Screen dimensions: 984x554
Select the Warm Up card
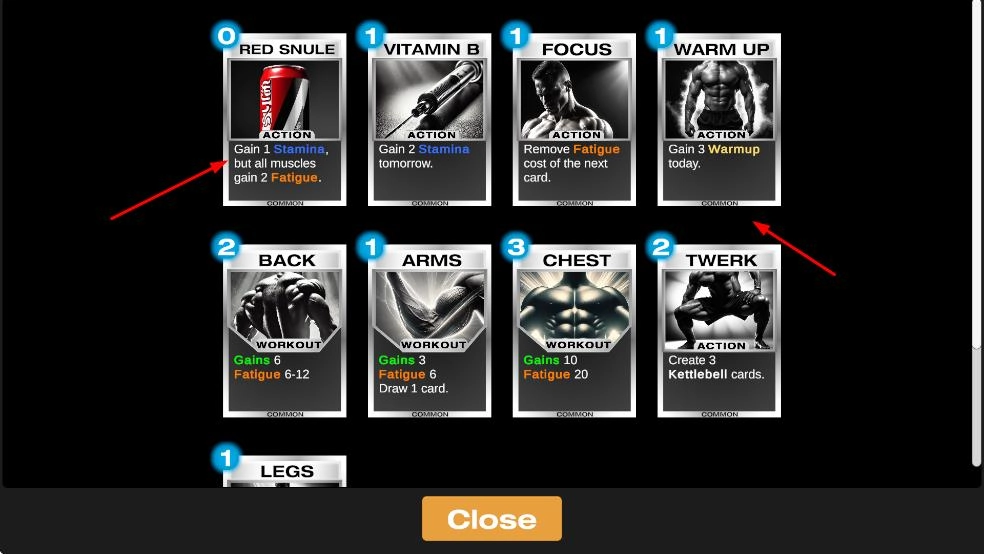(x=719, y=120)
